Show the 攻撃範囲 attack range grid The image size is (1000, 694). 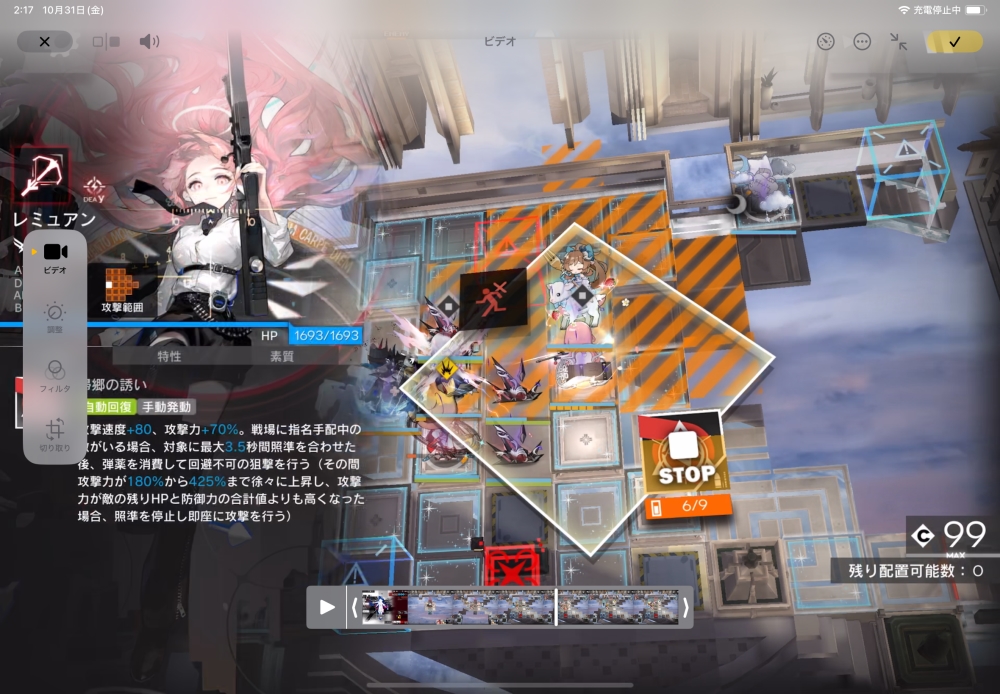(122, 289)
